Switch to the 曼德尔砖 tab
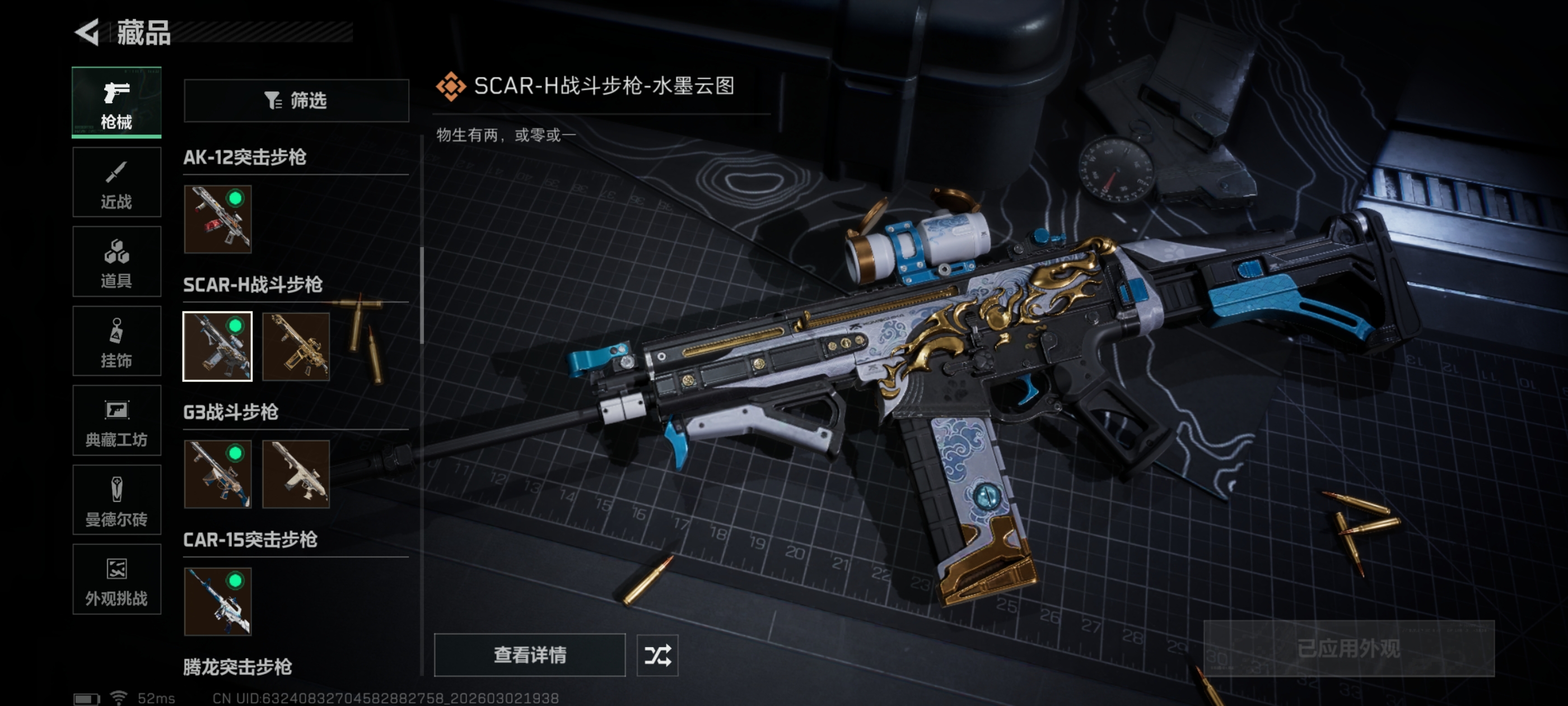1568x706 pixels. point(116,500)
